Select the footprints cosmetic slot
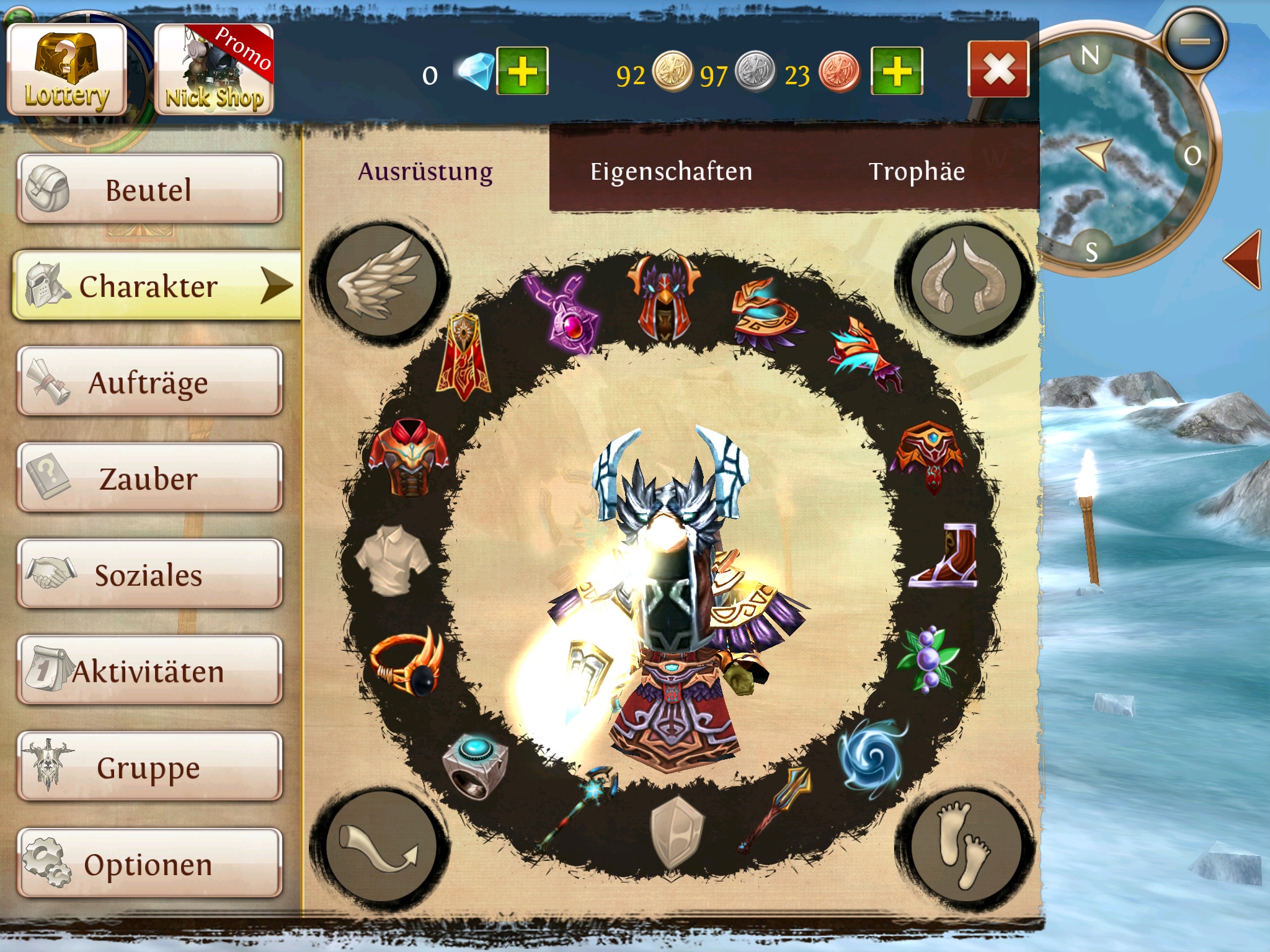The height and width of the screenshot is (952, 1270). (965, 845)
